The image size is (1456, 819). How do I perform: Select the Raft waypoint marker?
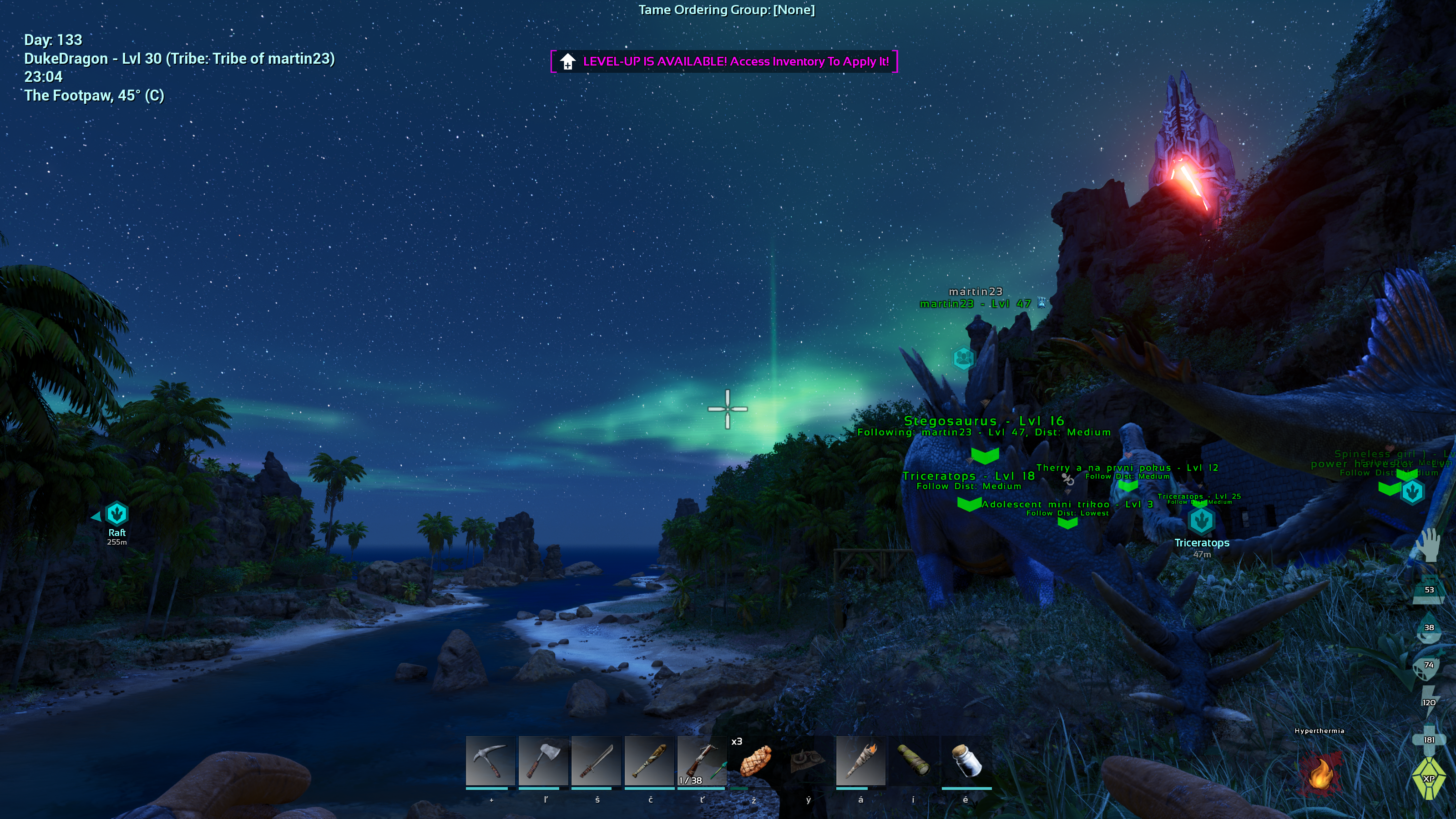click(x=117, y=514)
